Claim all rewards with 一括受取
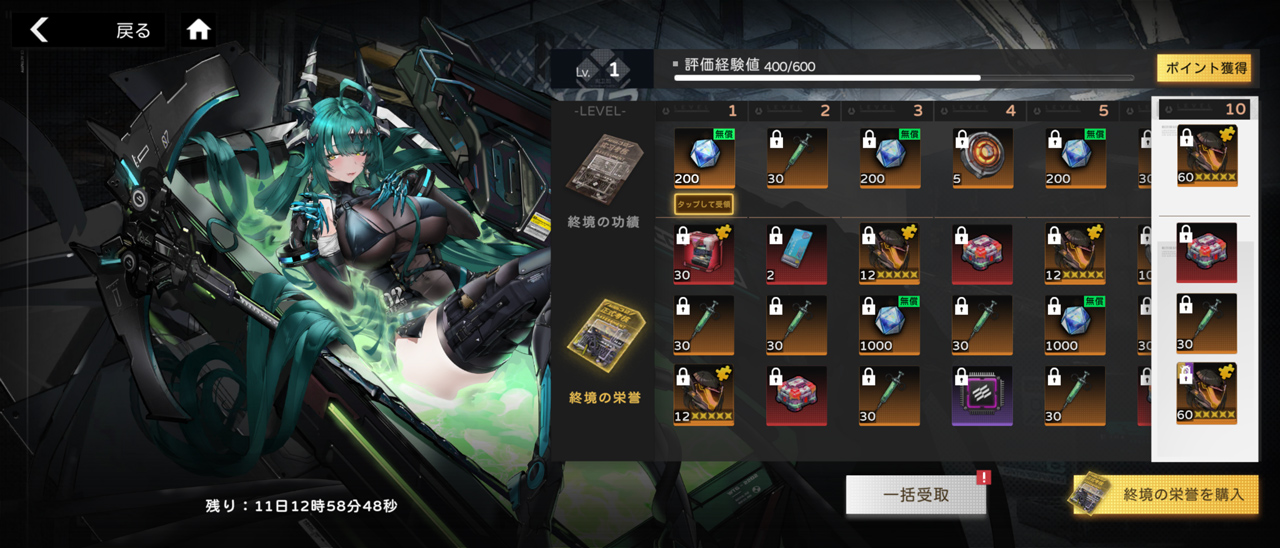This screenshot has height=548, width=1280. click(915, 495)
